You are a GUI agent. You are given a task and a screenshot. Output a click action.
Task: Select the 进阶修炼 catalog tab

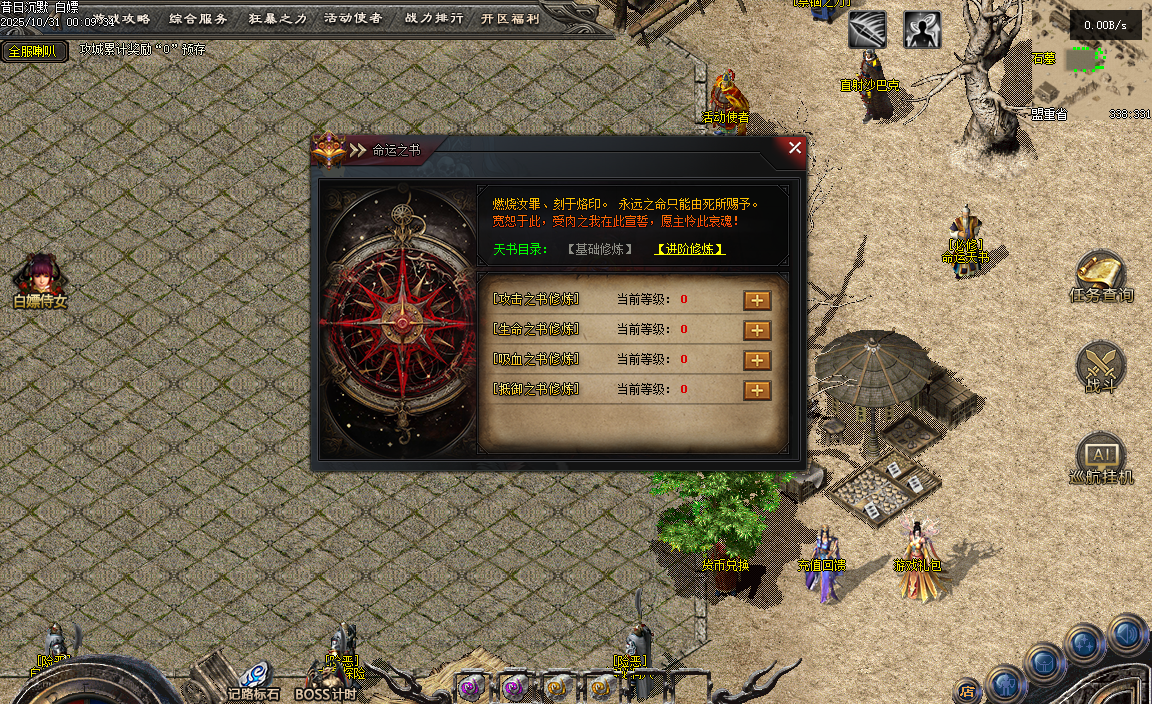point(690,249)
